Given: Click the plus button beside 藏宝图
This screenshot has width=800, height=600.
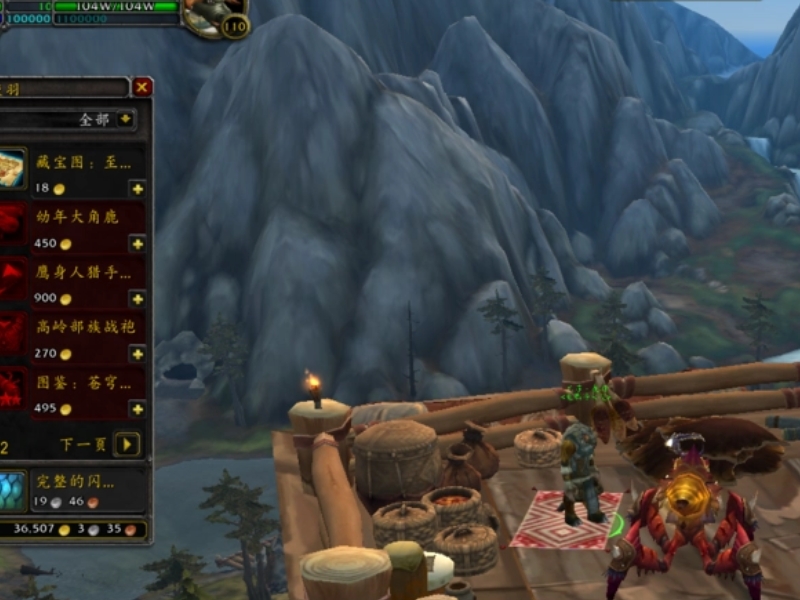Looking at the screenshot, I should [x=137, y=188].
